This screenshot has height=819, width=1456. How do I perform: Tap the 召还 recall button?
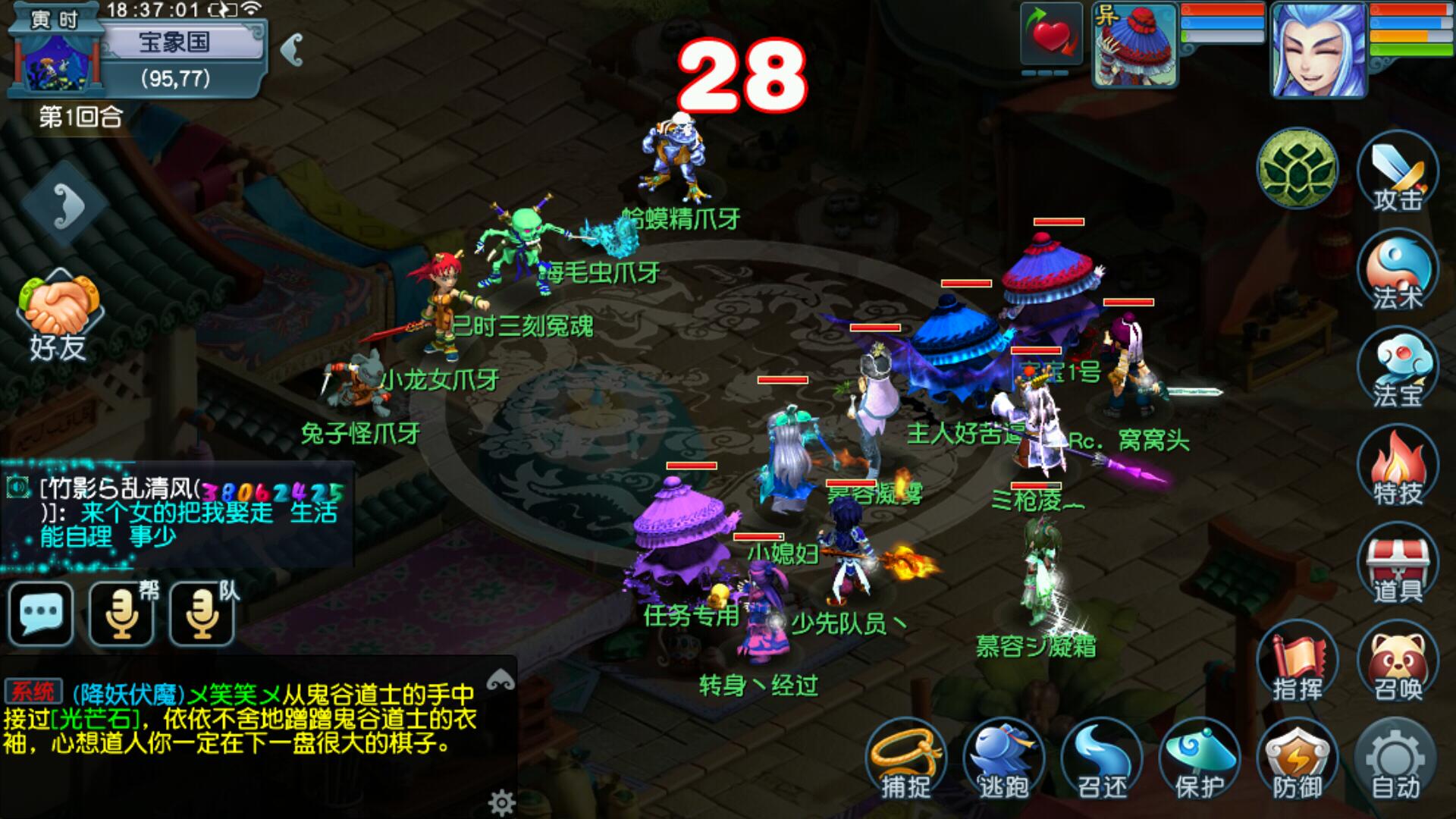[x=1101, y=760]
